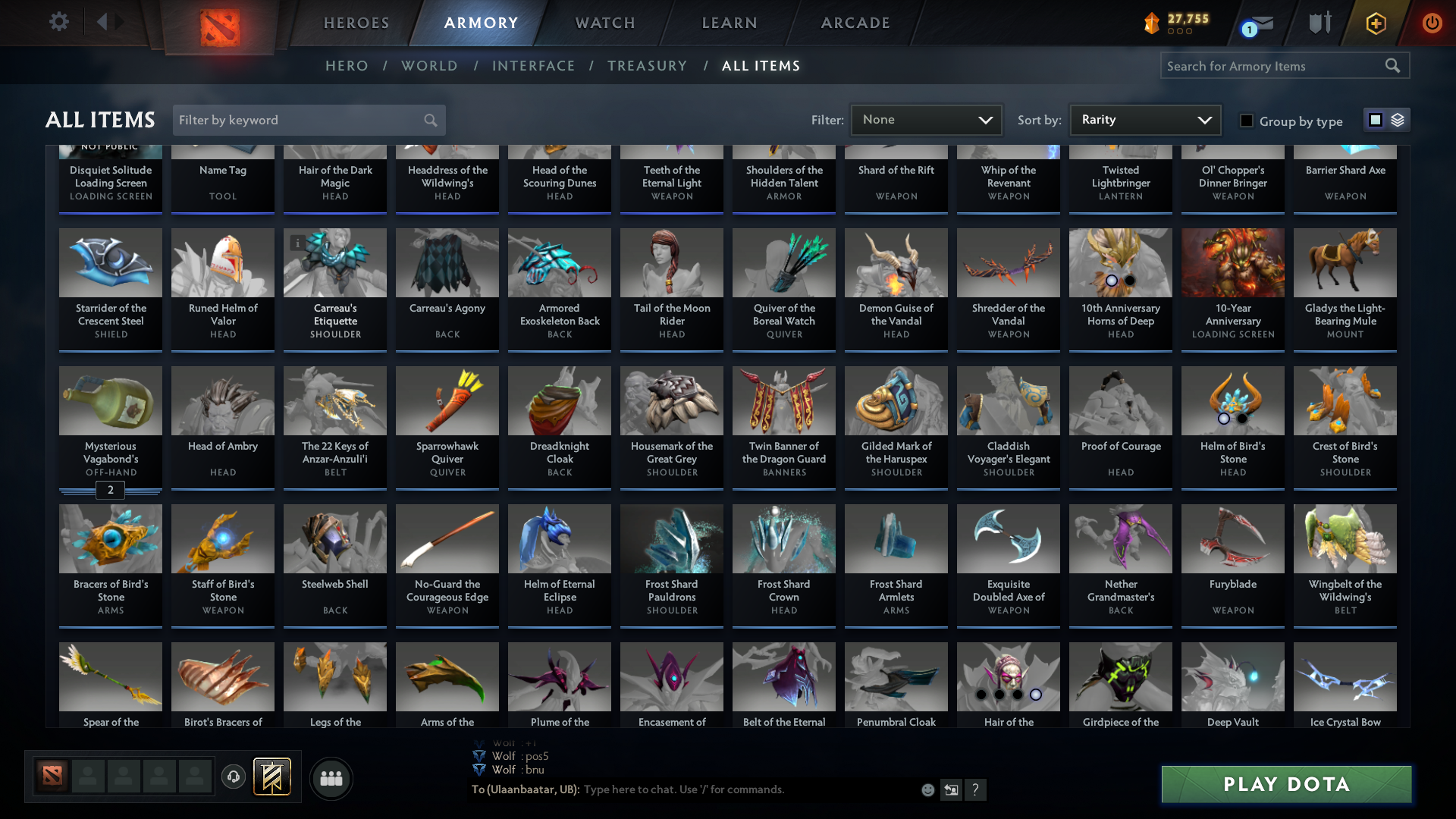Click the guild banner icon near the party slots

271,777
